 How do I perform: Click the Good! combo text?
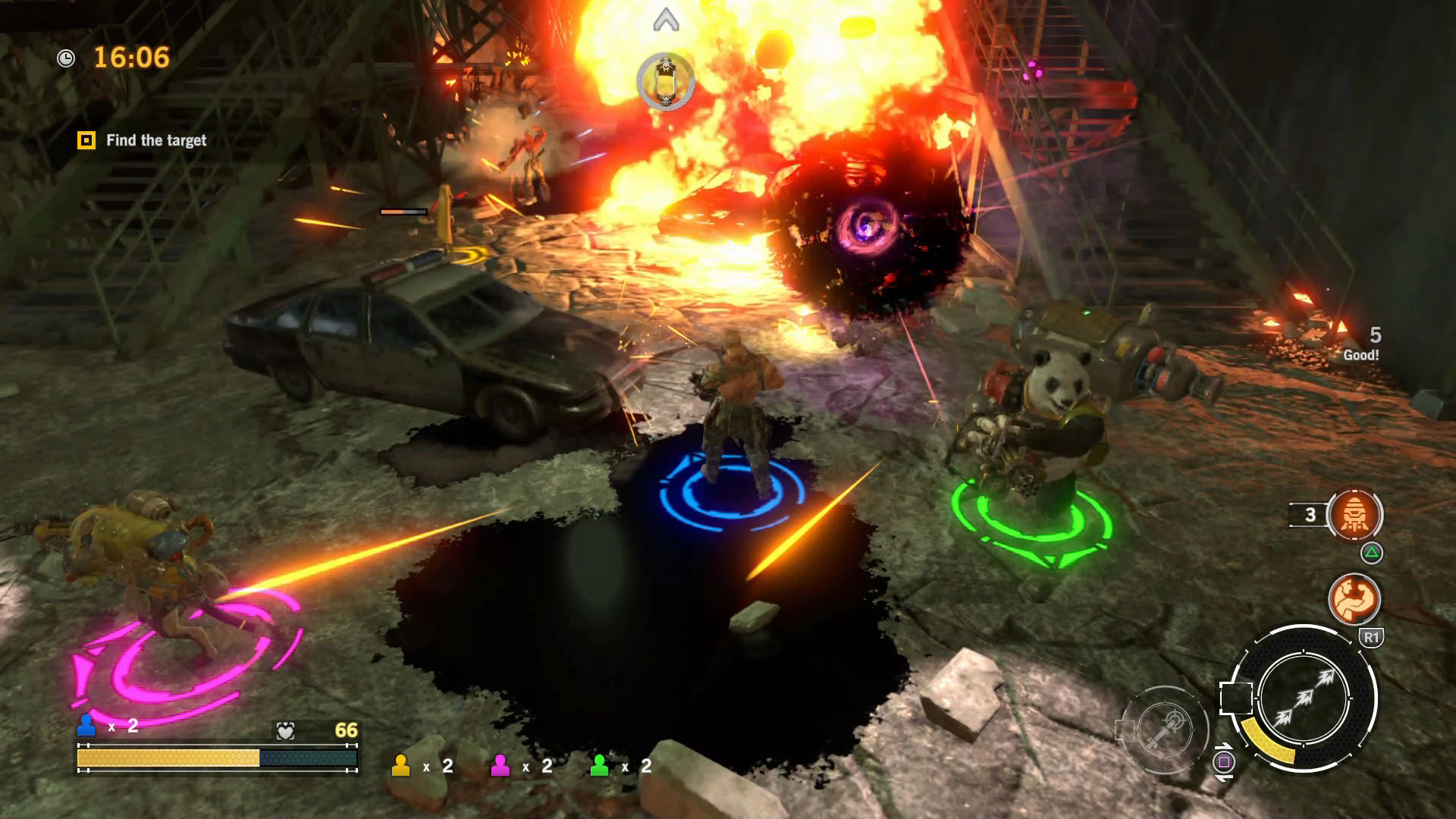click(x=1361, y=353)
